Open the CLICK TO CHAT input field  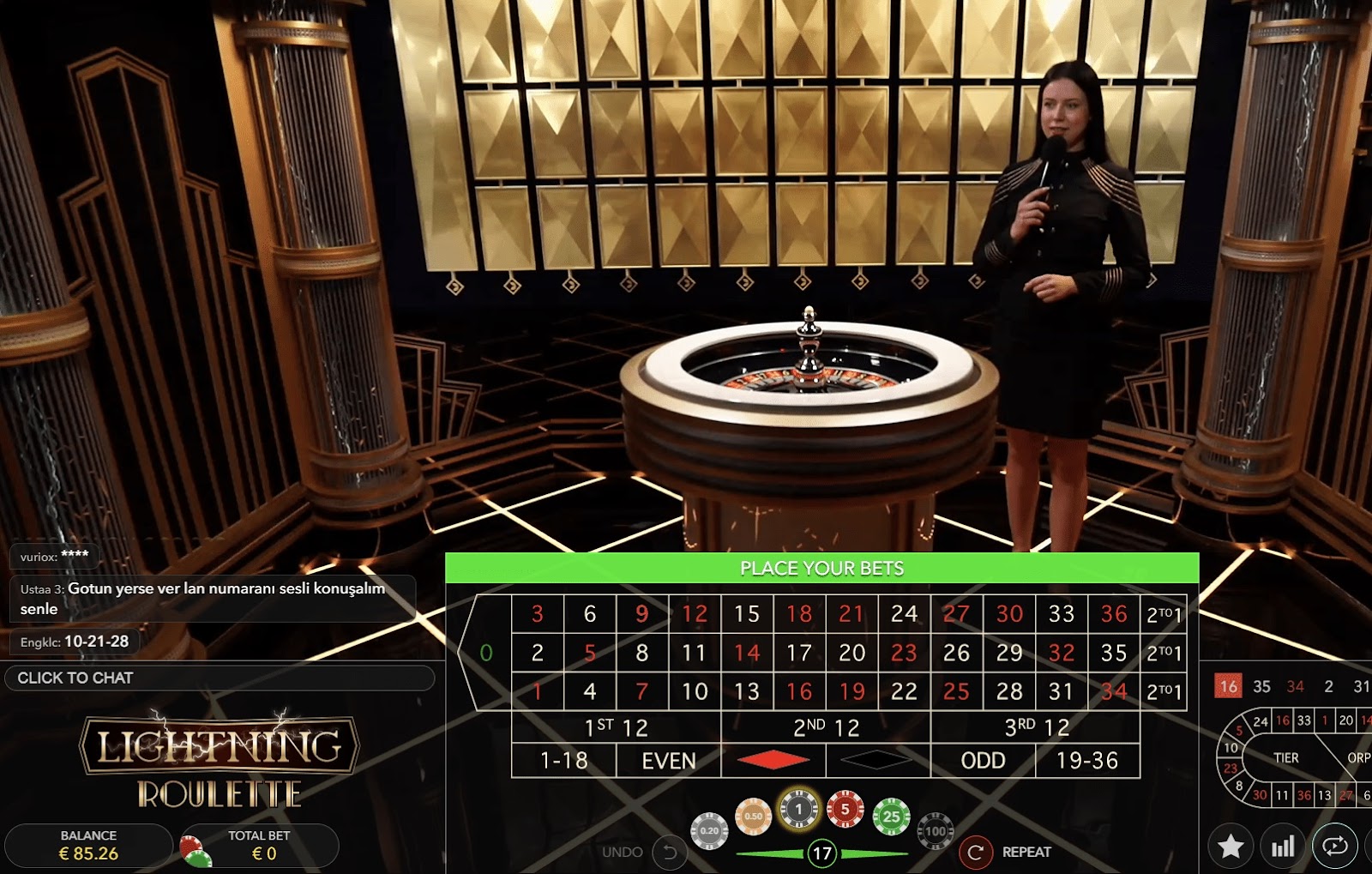click(x=220, y=678)
